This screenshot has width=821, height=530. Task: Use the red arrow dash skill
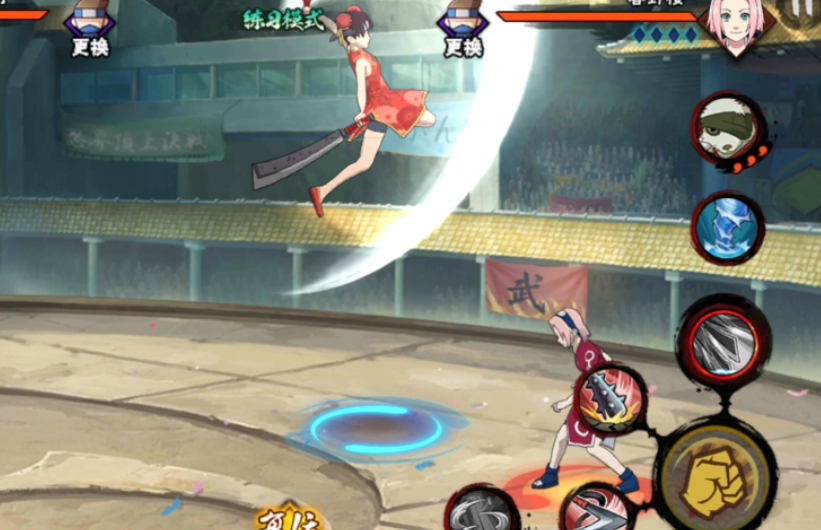(x=593, y=510)
